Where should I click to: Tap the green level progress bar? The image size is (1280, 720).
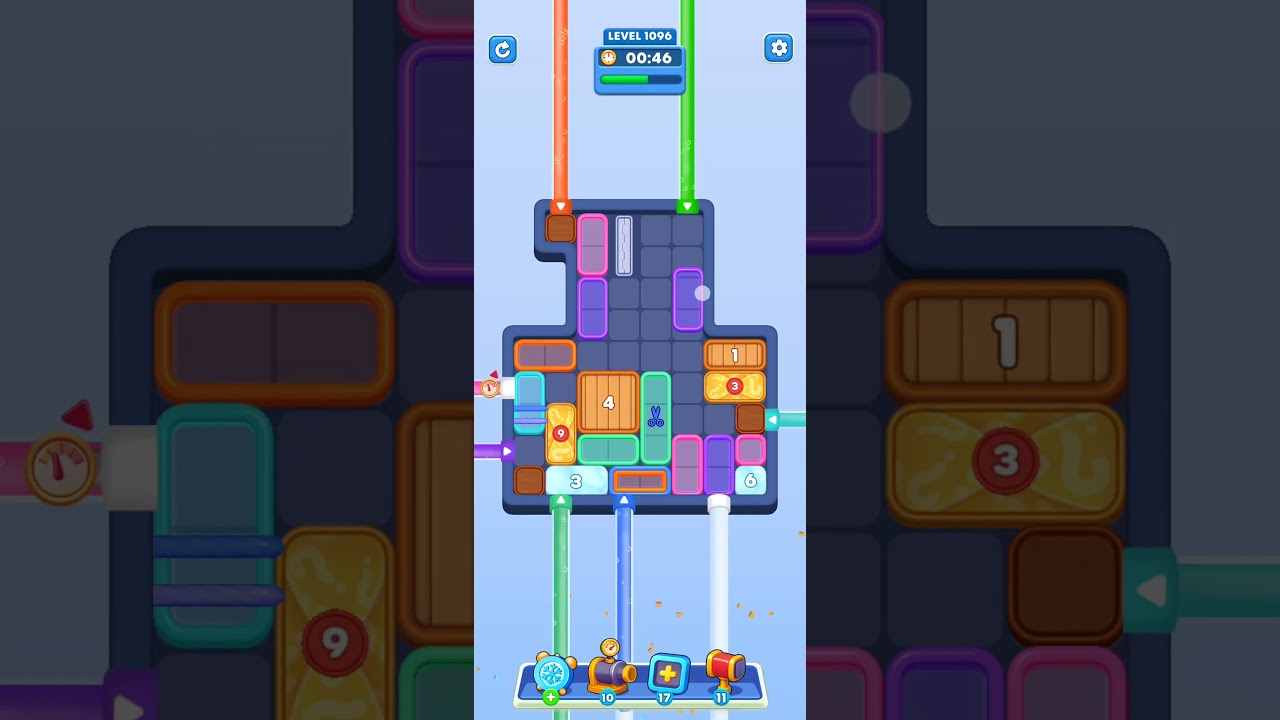click(640, 78)
